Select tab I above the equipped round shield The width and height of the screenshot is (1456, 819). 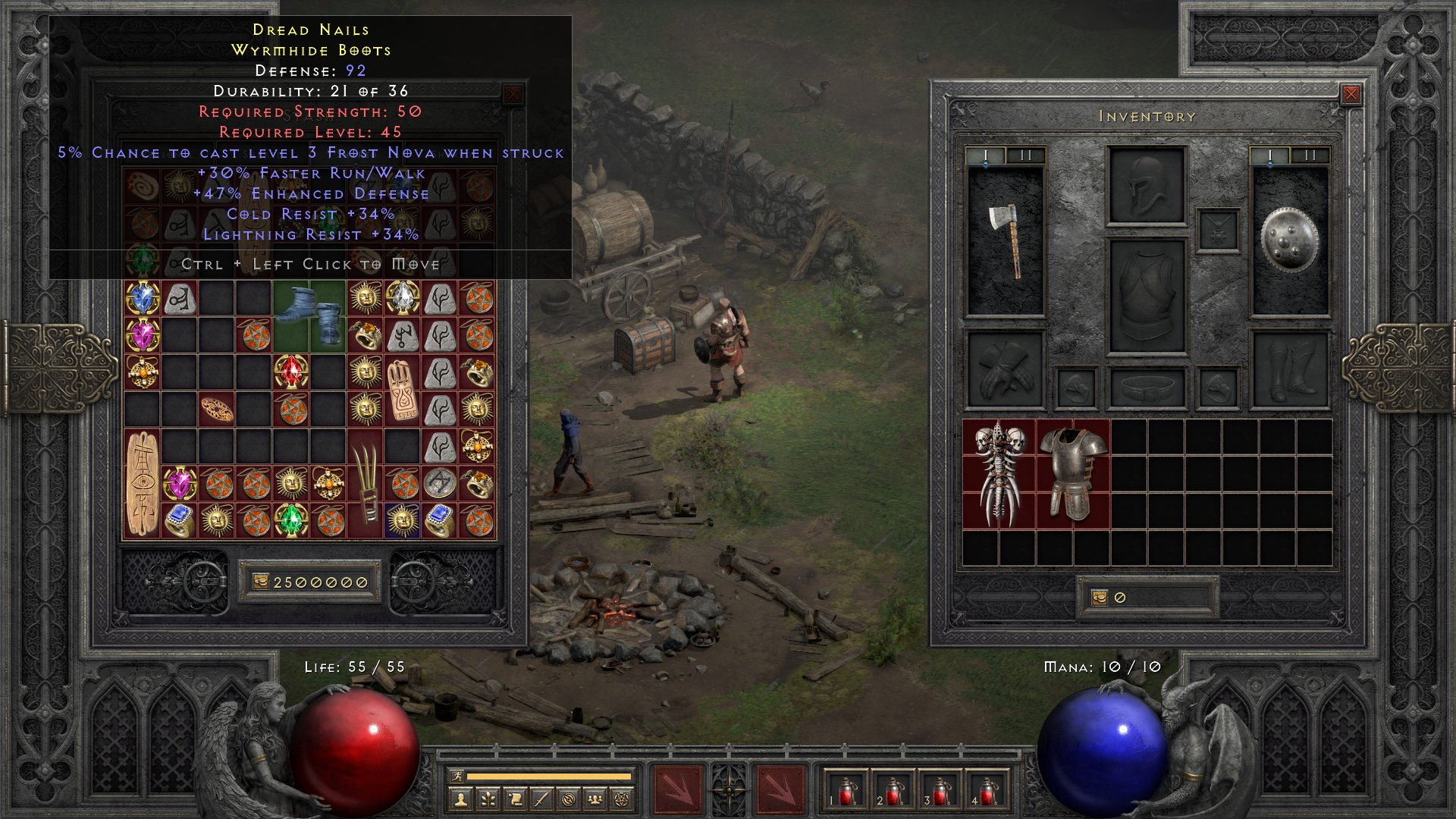click(x=1269, y=155)
